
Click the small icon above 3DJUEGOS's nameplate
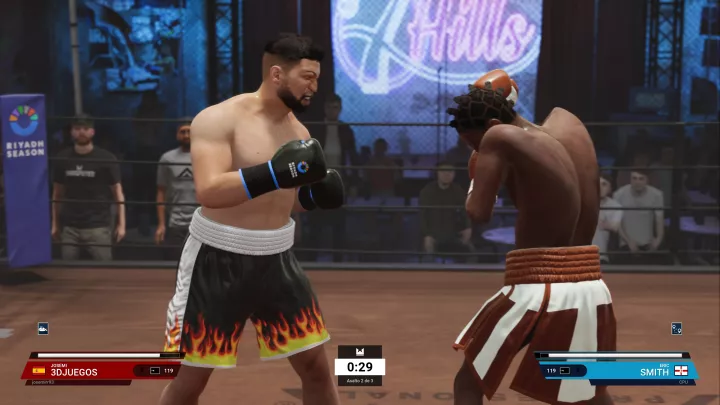coord(43,328)
